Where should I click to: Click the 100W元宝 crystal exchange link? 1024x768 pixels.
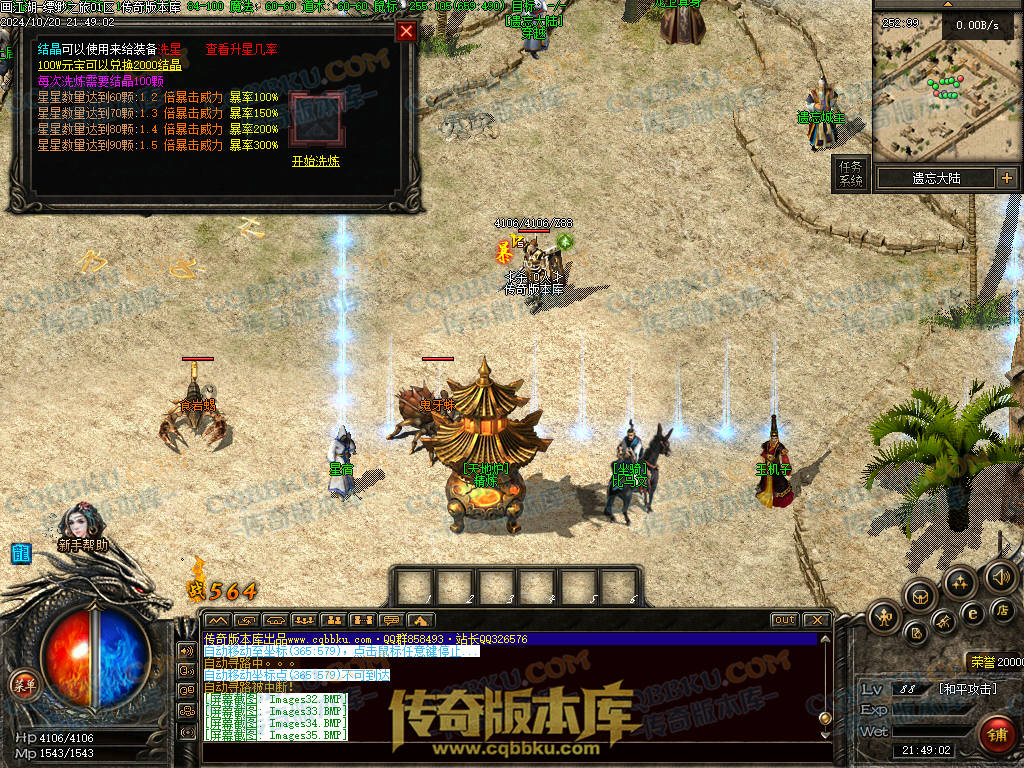[109, 65]
